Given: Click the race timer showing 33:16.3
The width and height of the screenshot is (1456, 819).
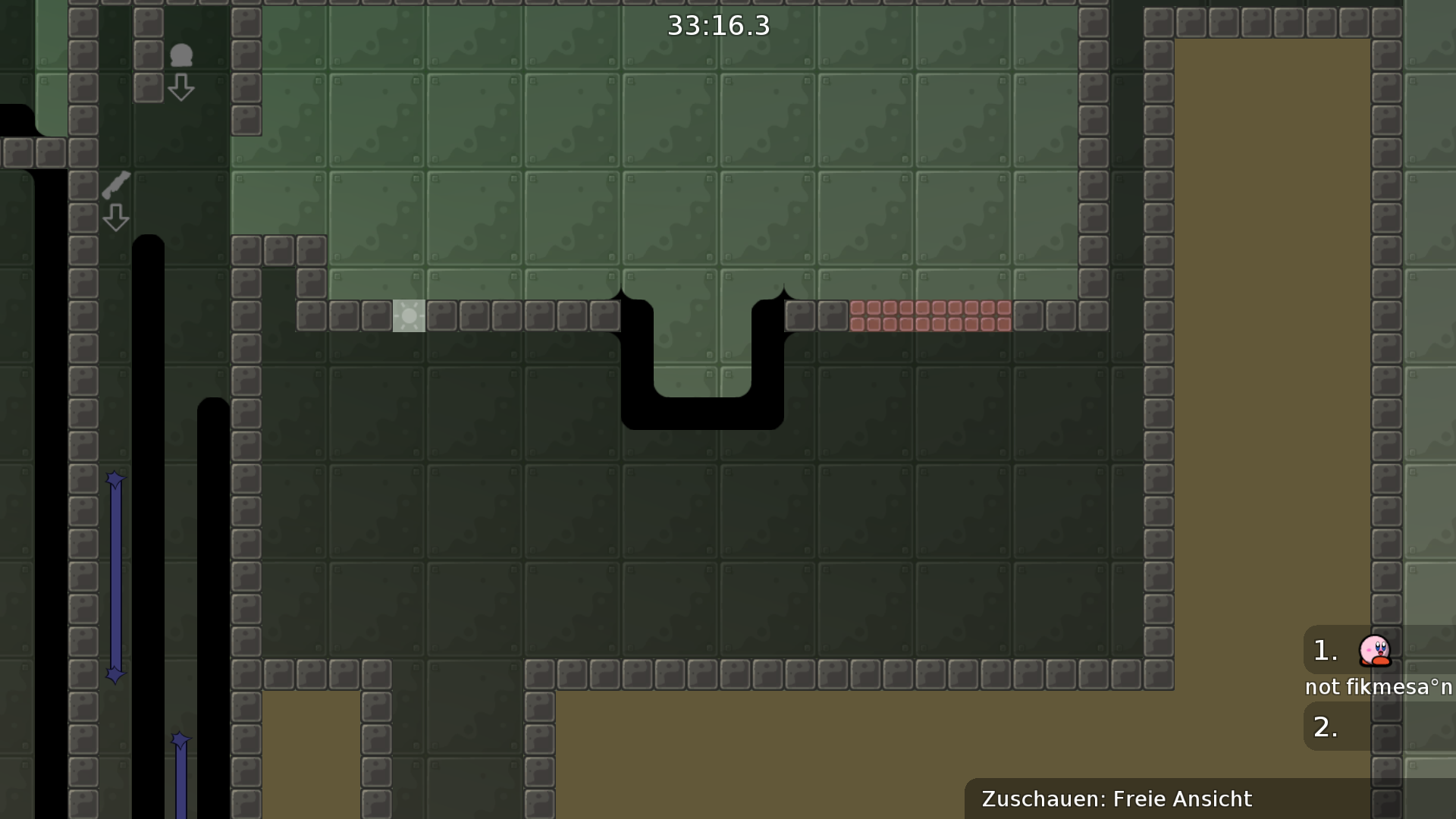Looking at the screenshot, I should tap(717, 25).
